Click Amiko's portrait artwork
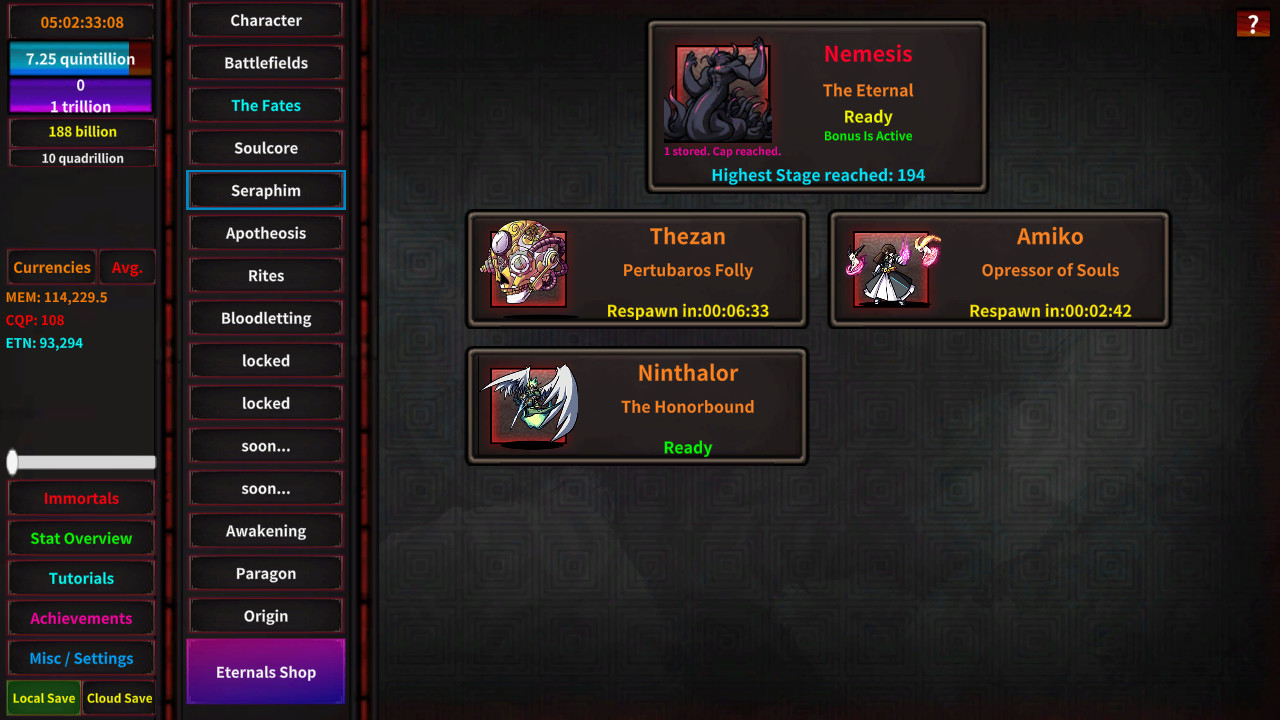 (x=893, y=266)
